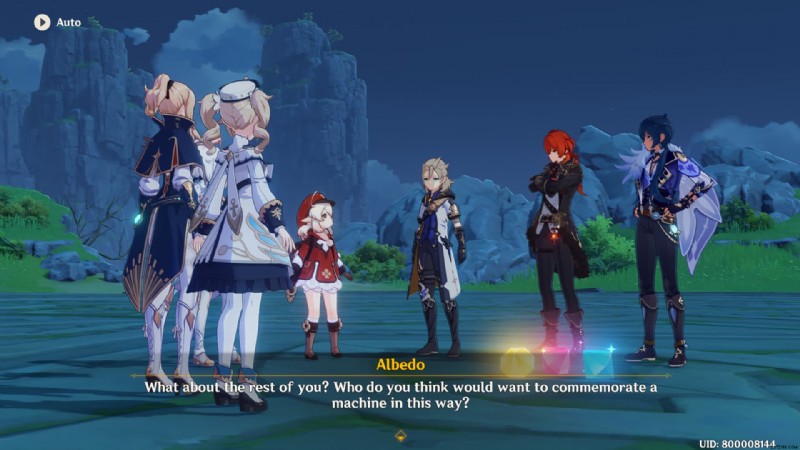Advance dialogue via the diamond continue indicator
Image resolution: width=800 pixels, height=450 pixels.
pos(400,436)
